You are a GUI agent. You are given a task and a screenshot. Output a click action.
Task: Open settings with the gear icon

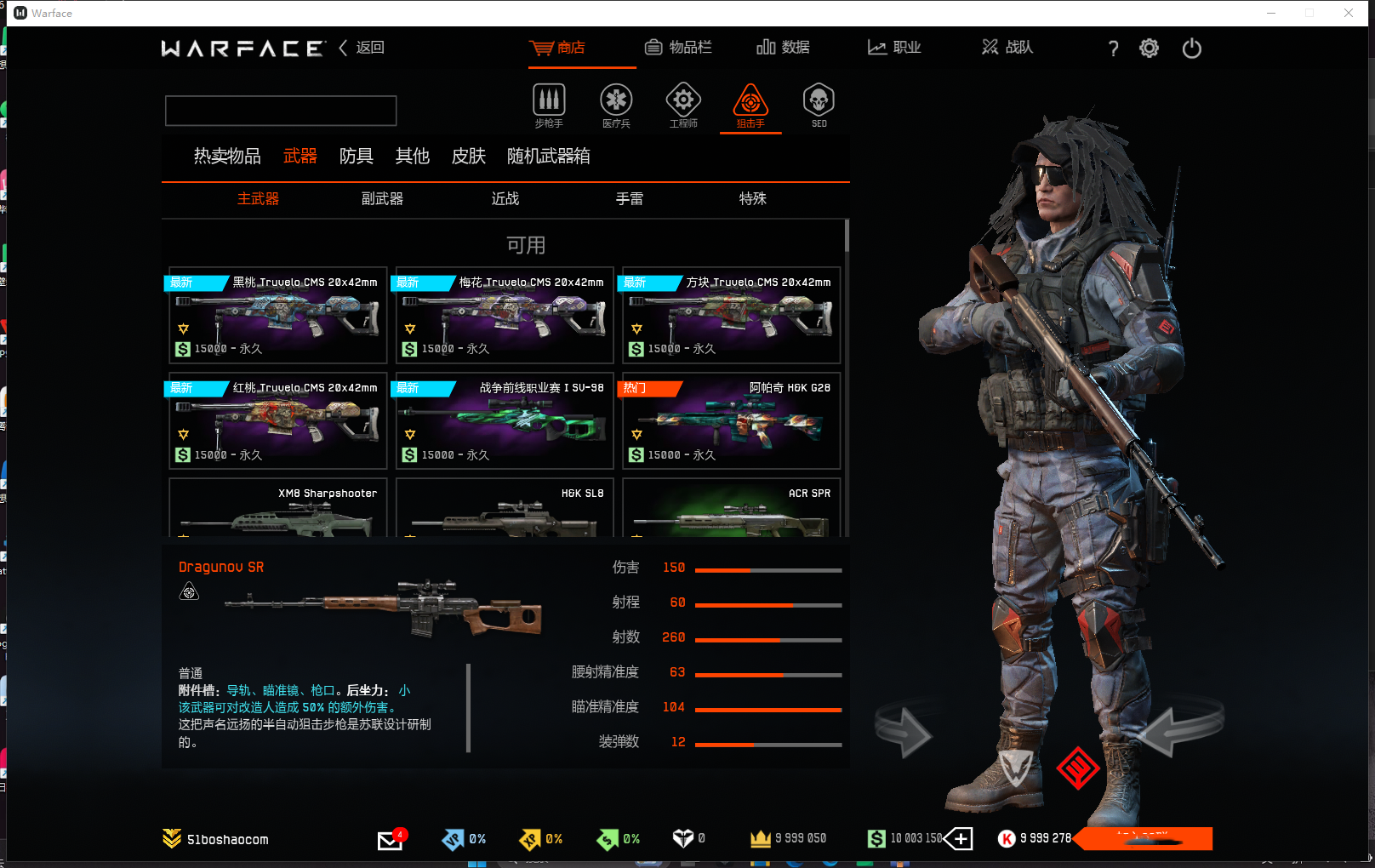click(1149, 49)
